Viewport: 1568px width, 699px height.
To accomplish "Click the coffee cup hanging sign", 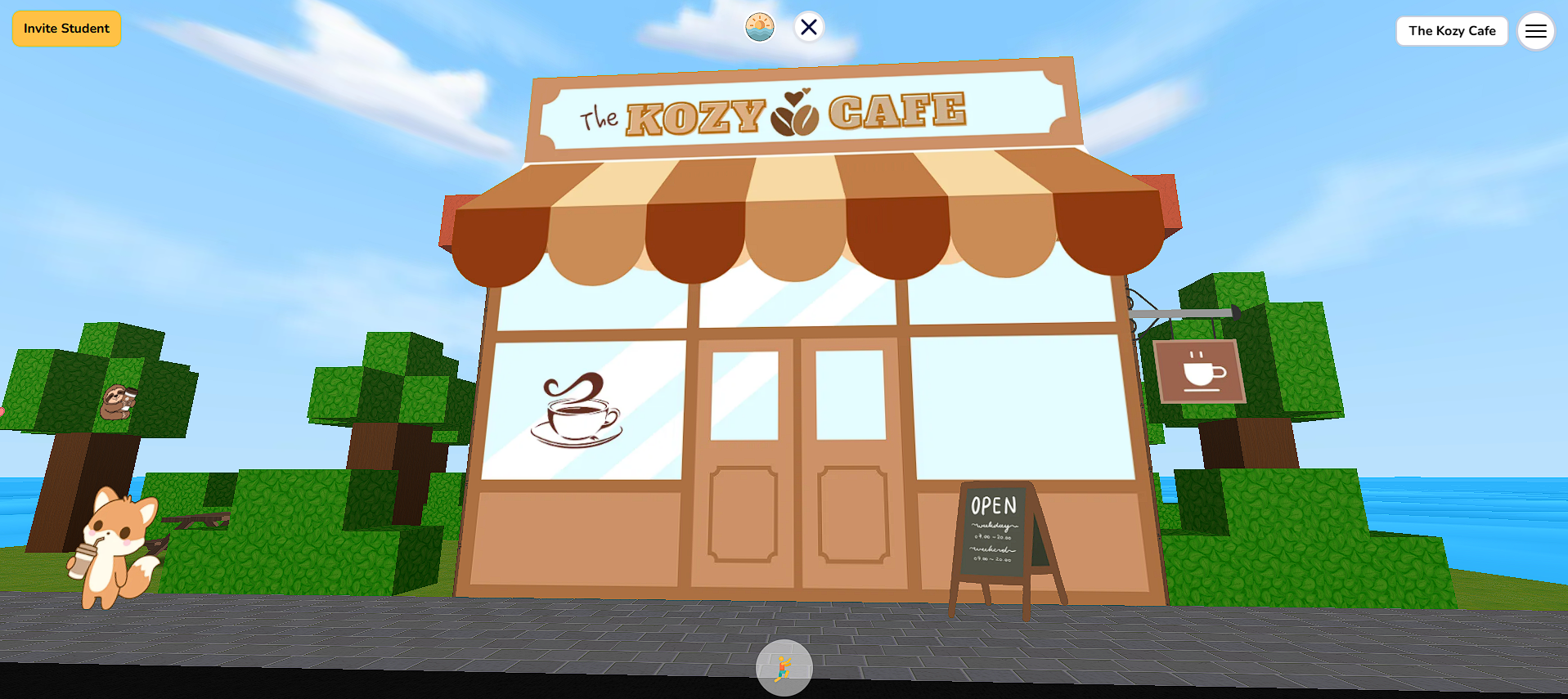I will [1197, 370].
